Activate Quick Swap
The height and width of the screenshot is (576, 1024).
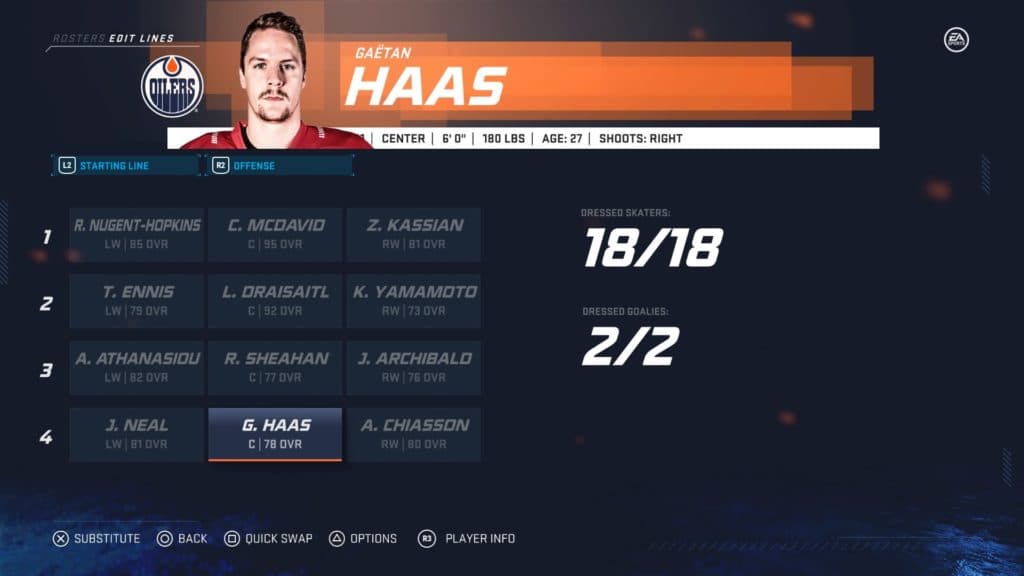[x=268, y=539]
